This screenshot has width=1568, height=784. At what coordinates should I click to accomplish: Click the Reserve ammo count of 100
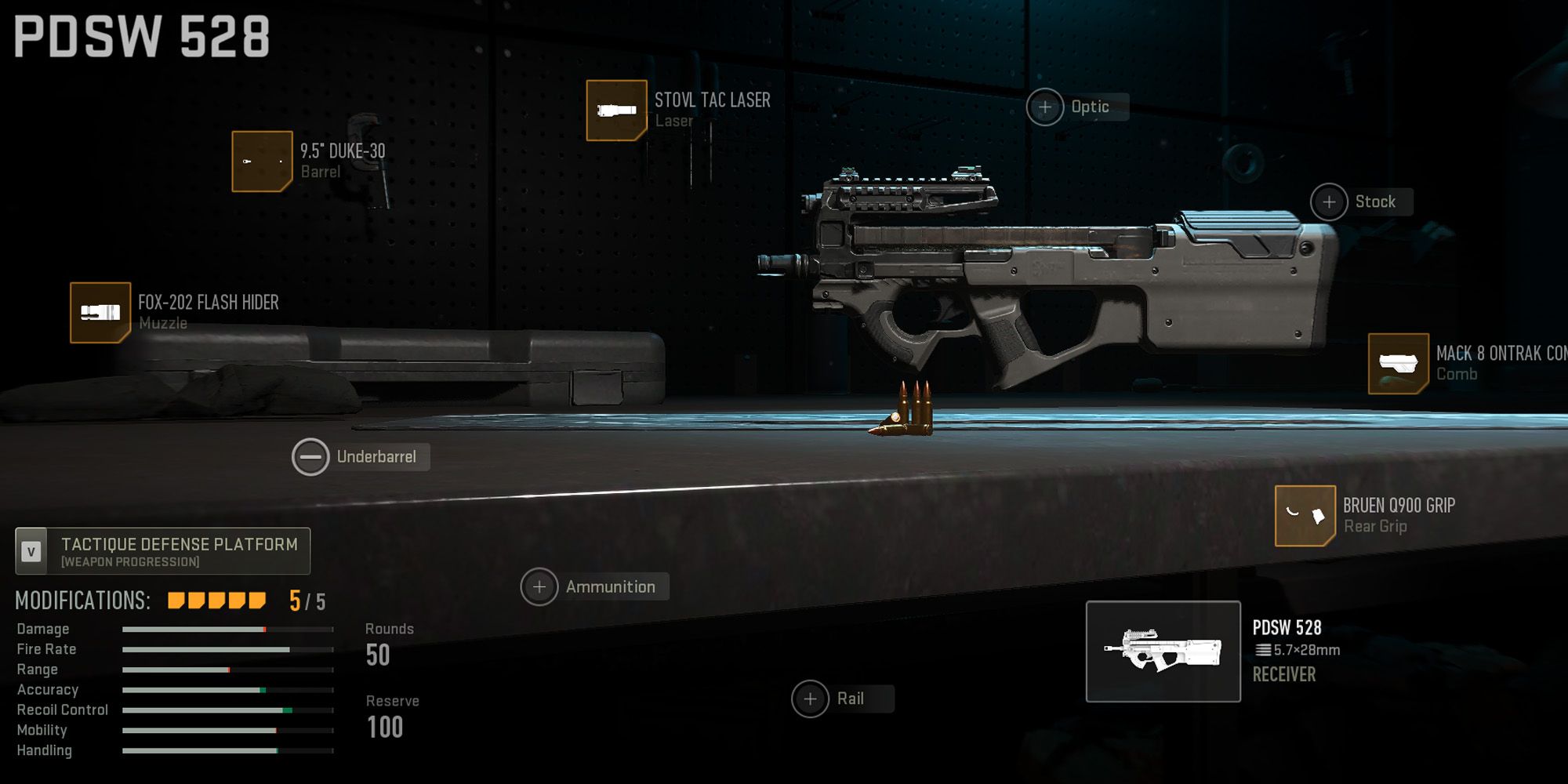point(384,728)
